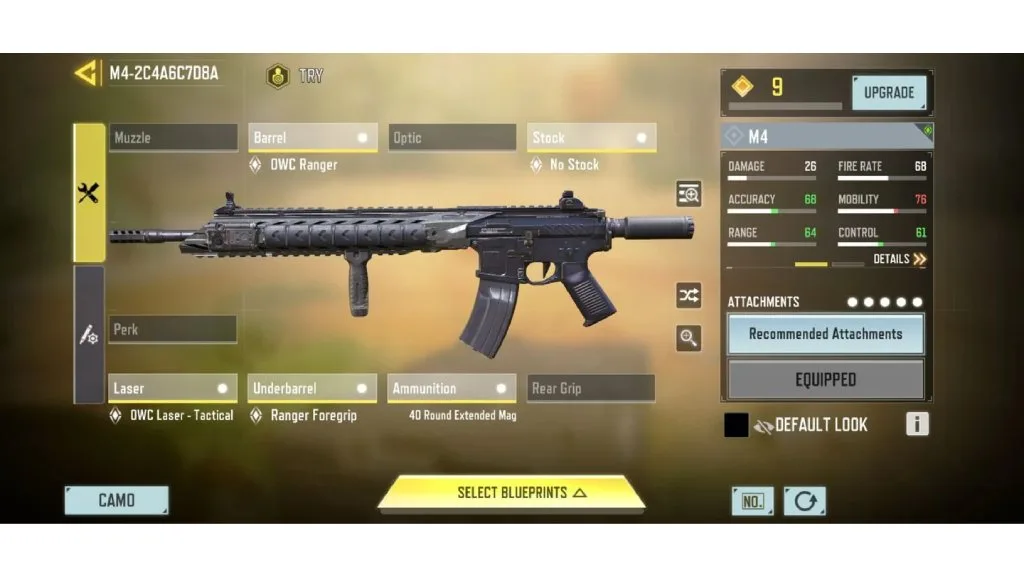Open Select Blueprints panel
Screen dimensions: 1024x576
coord(511,493)
